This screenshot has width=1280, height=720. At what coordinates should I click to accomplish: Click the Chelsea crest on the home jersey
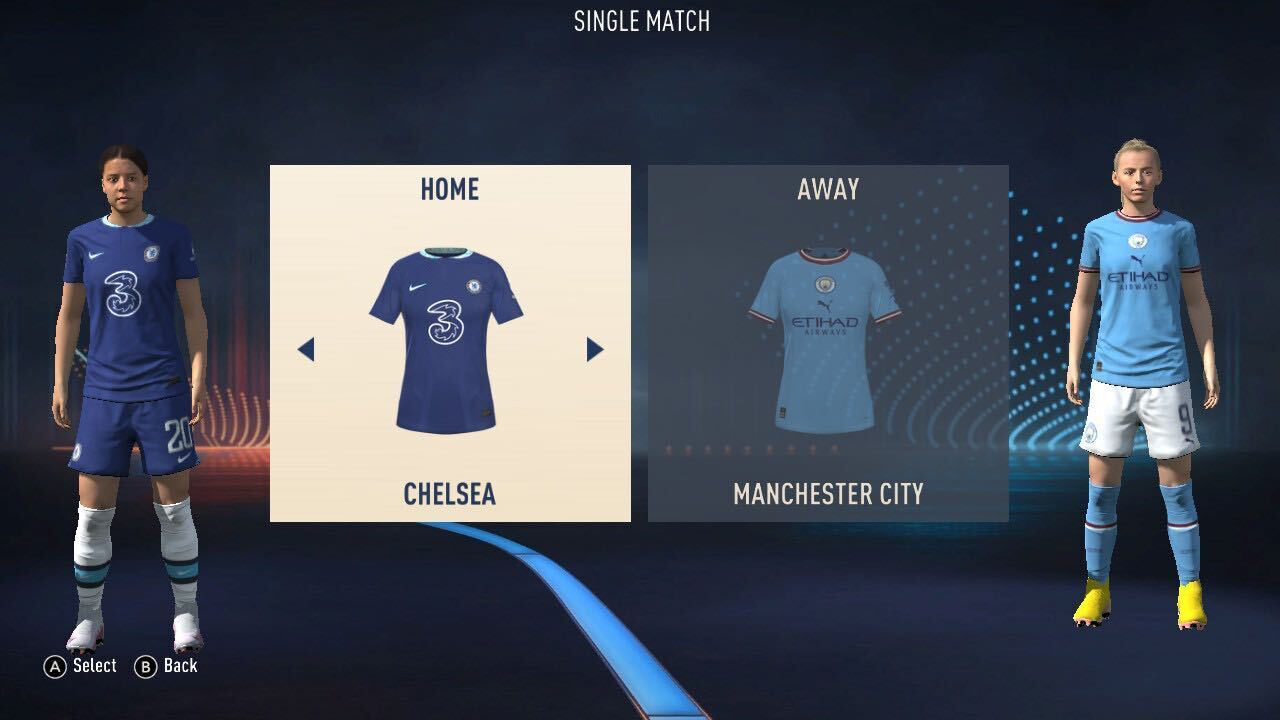pyautogui.click(x=473, y=286)
